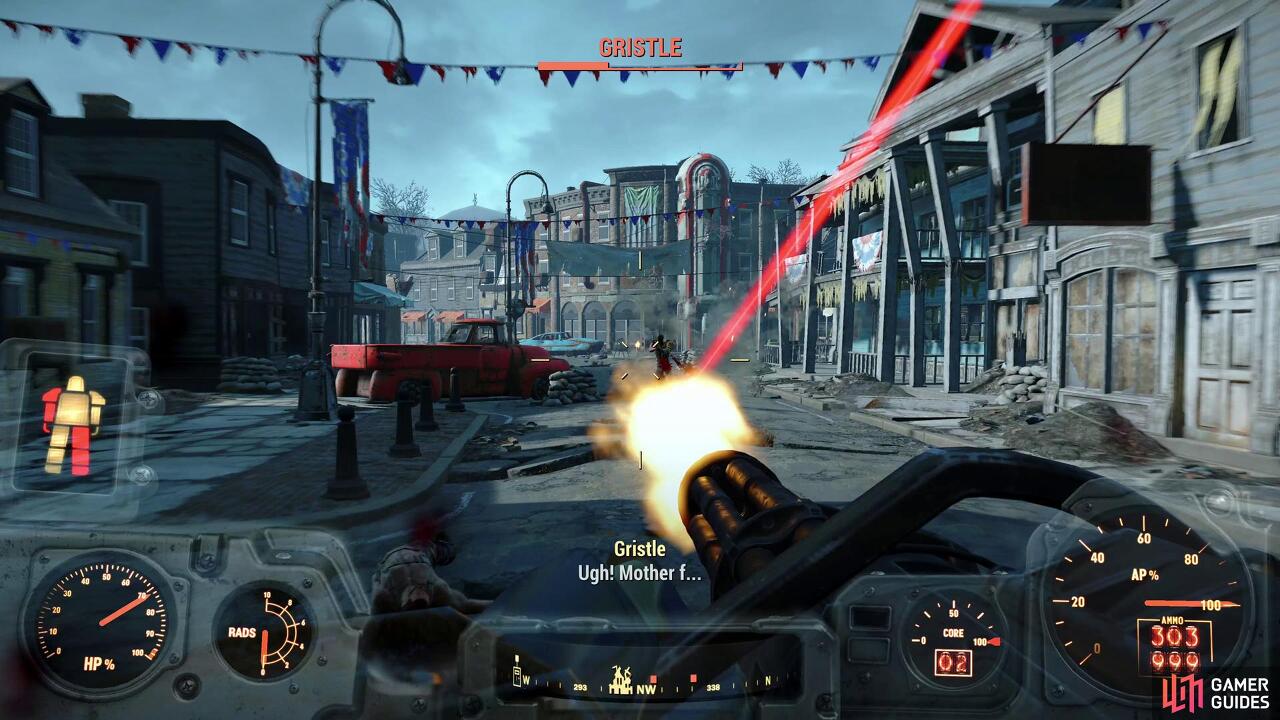The height and width of the screenshot is (720, 1280).
Task: Open the Gamer Guides watermark logo
Action: click(x=1217, y=690)
